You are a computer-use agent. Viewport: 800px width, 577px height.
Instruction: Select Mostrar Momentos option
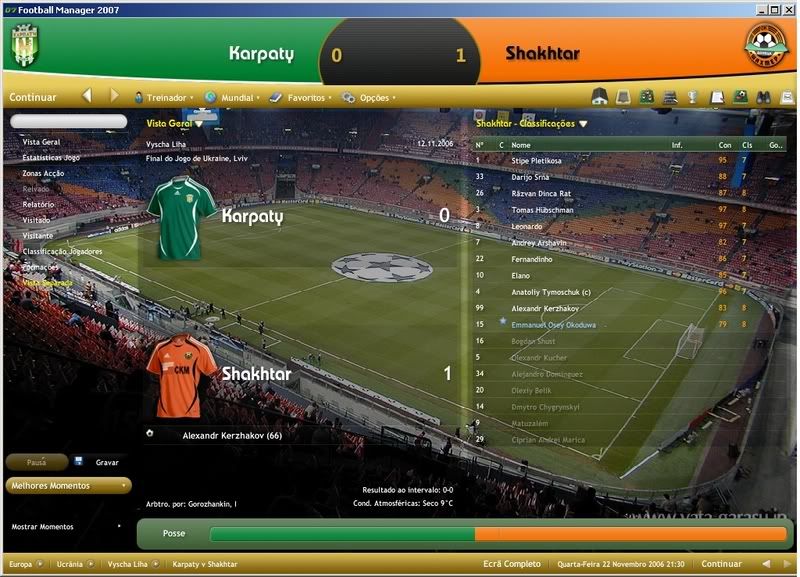pos(42,526)
